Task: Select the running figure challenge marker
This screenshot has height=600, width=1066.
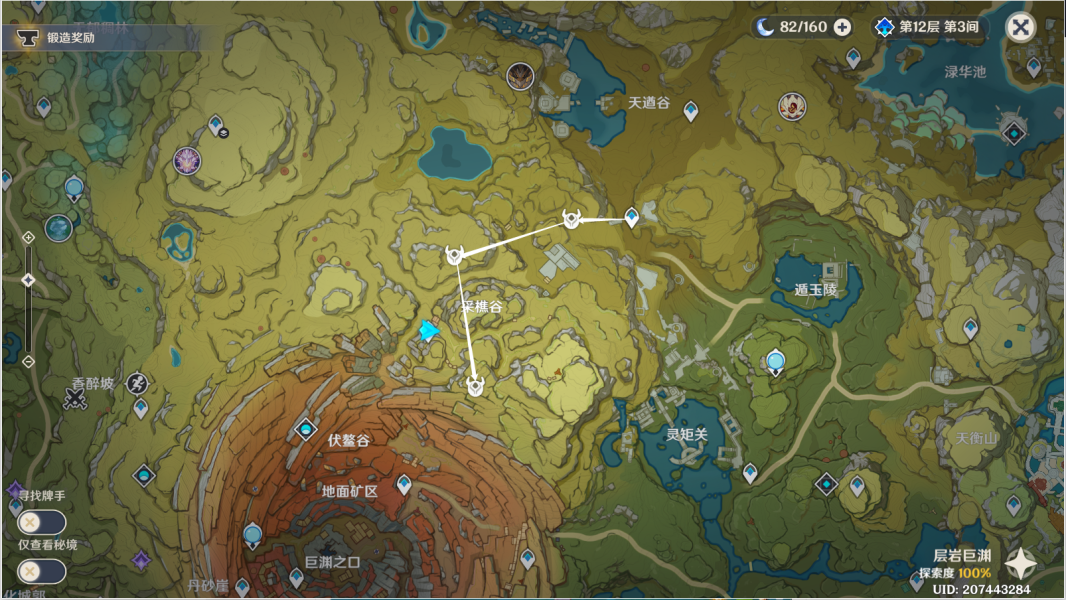Action: 137,382
